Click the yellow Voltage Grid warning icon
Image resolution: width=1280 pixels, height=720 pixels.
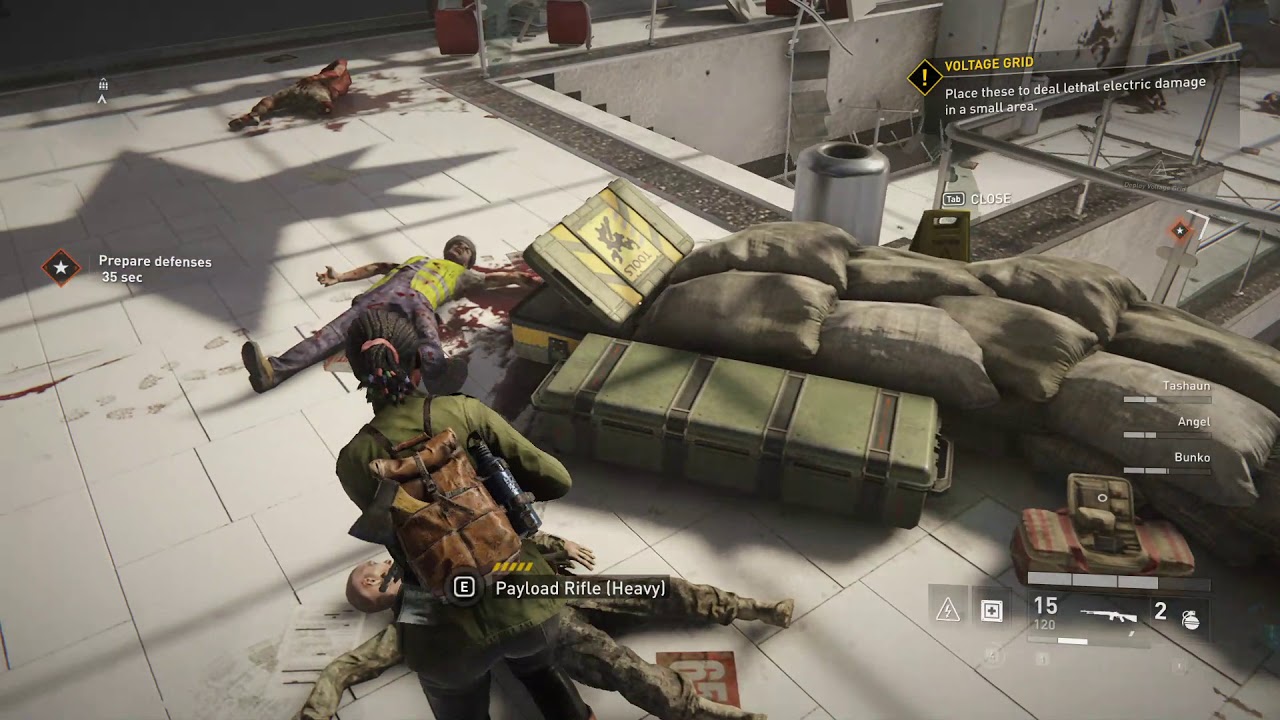point(925,76)
